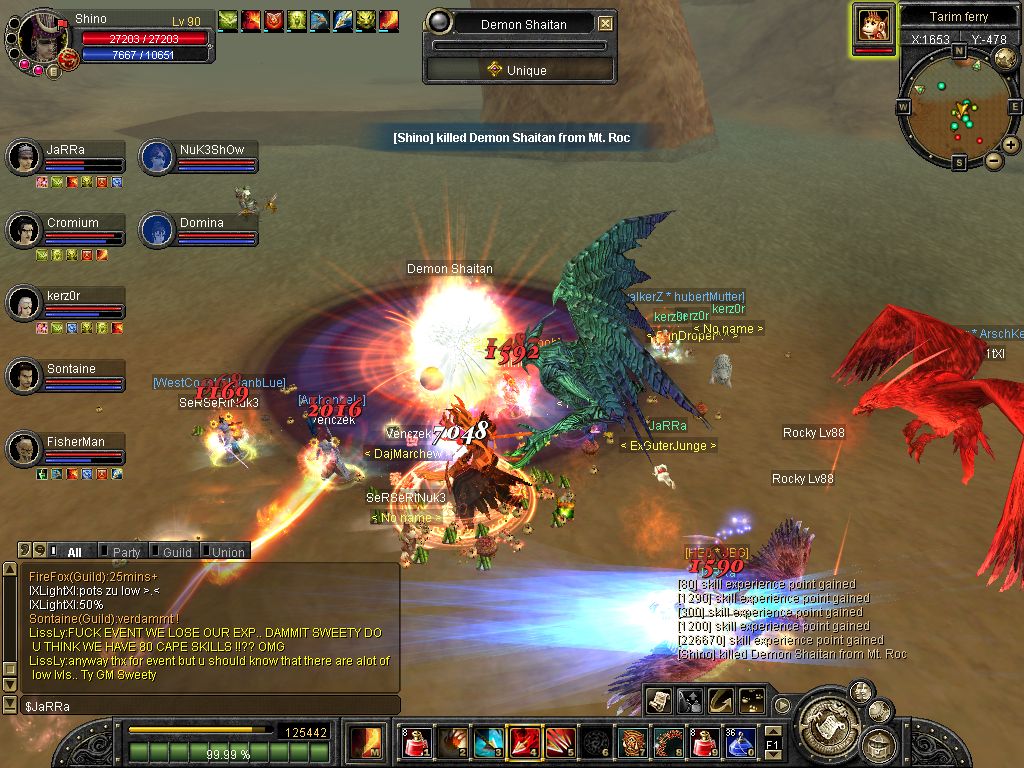Zoom in the minimap with plus button
Viewport: 1024px width, 768px height.
pos(1011,144)
